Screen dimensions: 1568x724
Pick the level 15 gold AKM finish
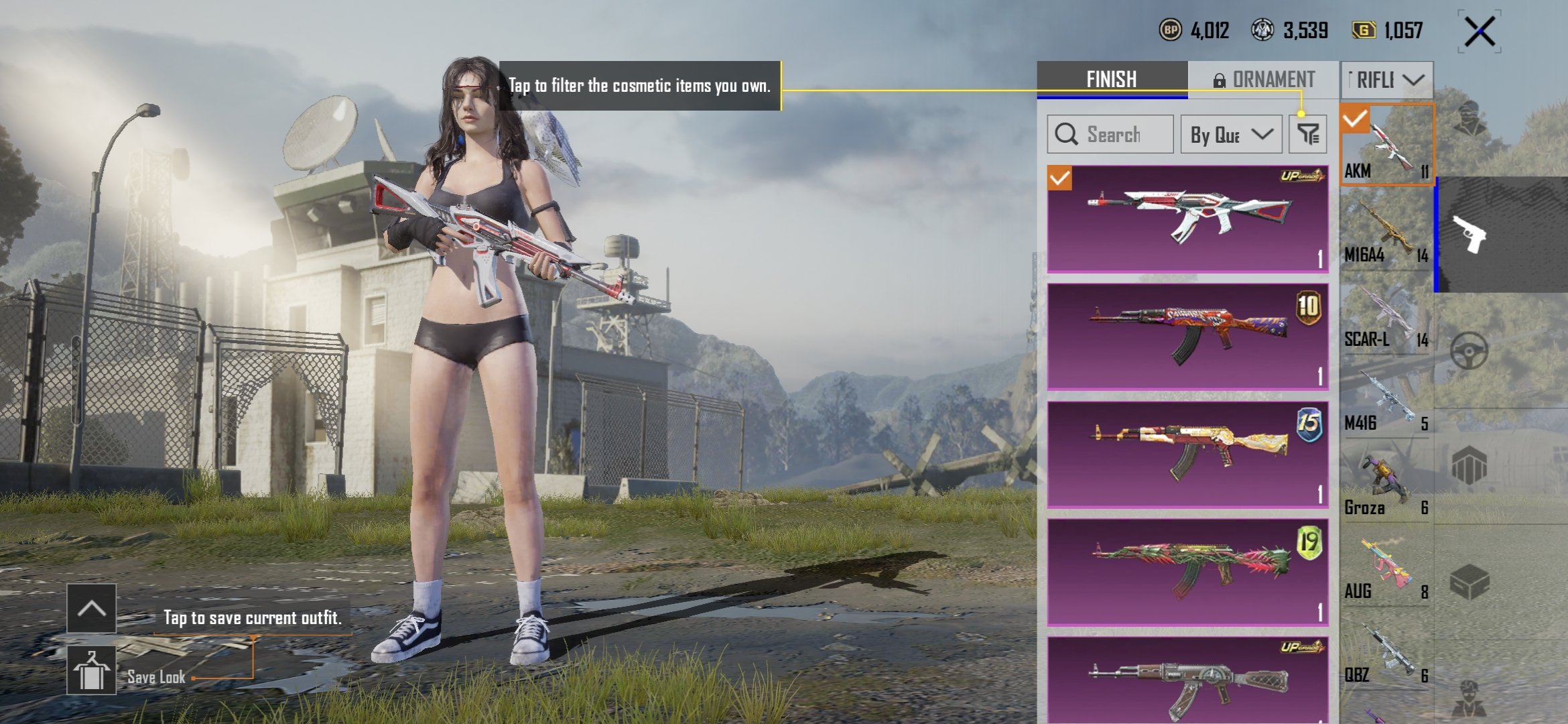click(1187, 455)
